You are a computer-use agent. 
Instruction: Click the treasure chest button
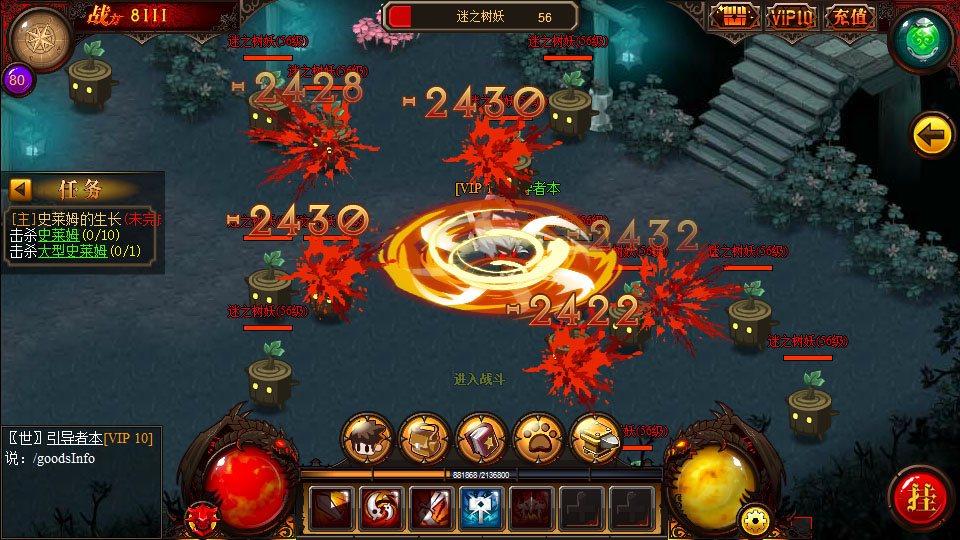[x=735, y=17]
